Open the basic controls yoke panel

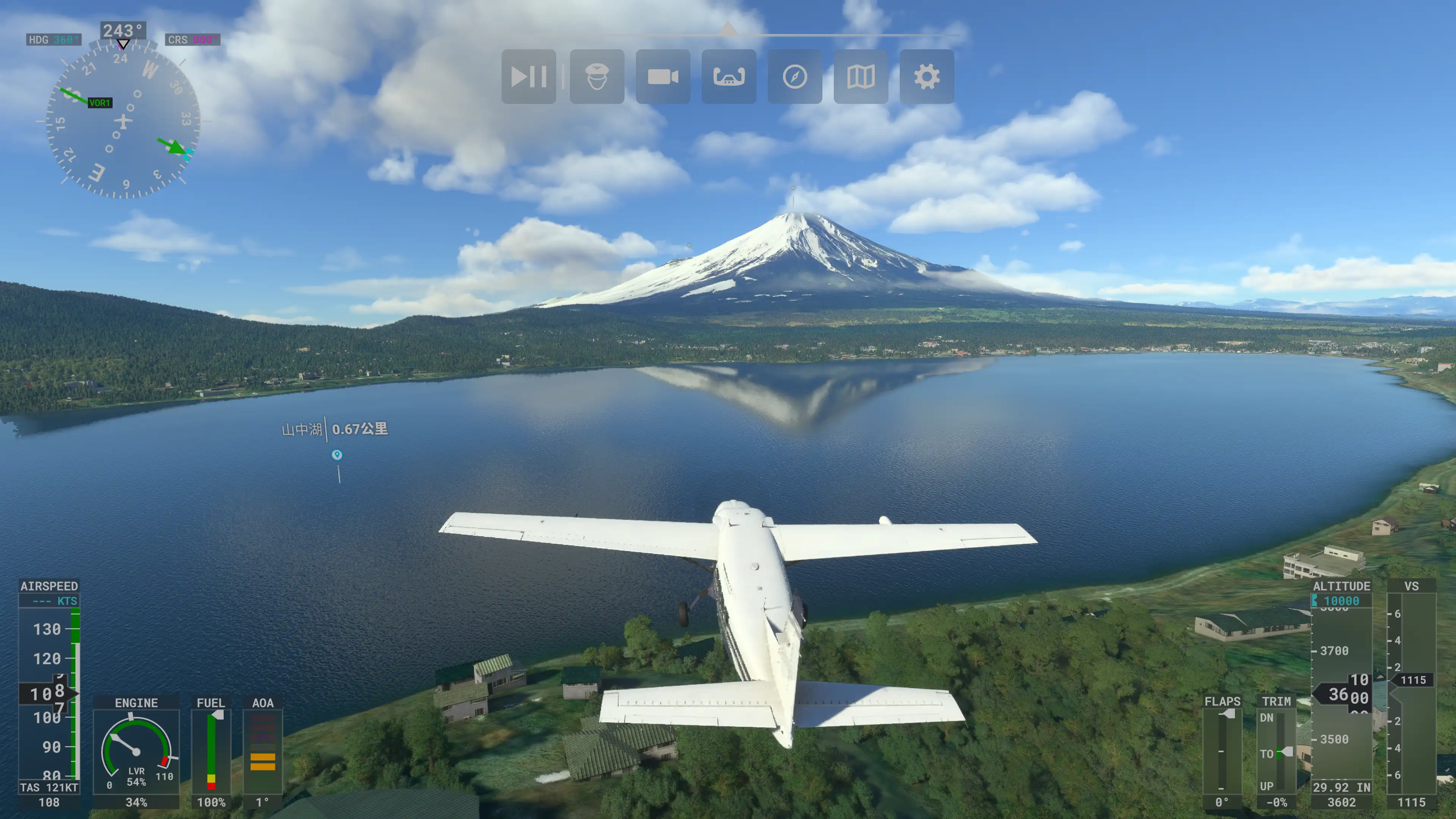(x=728, y=76)
